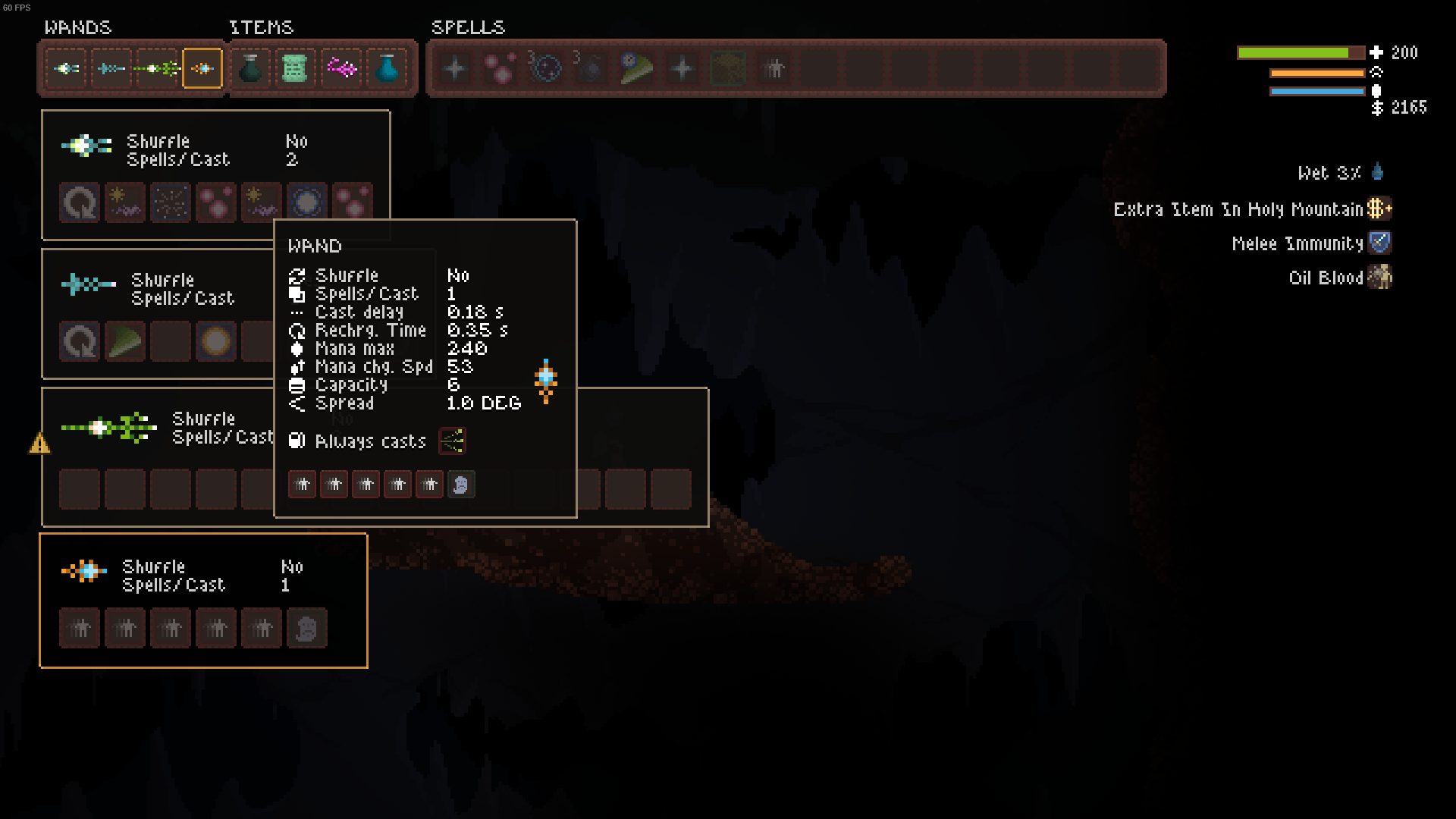This screenshot has width=1456, height=819.
Task: Select the green-bordered brown spell in inventory
Action: (x=727, y=69)
